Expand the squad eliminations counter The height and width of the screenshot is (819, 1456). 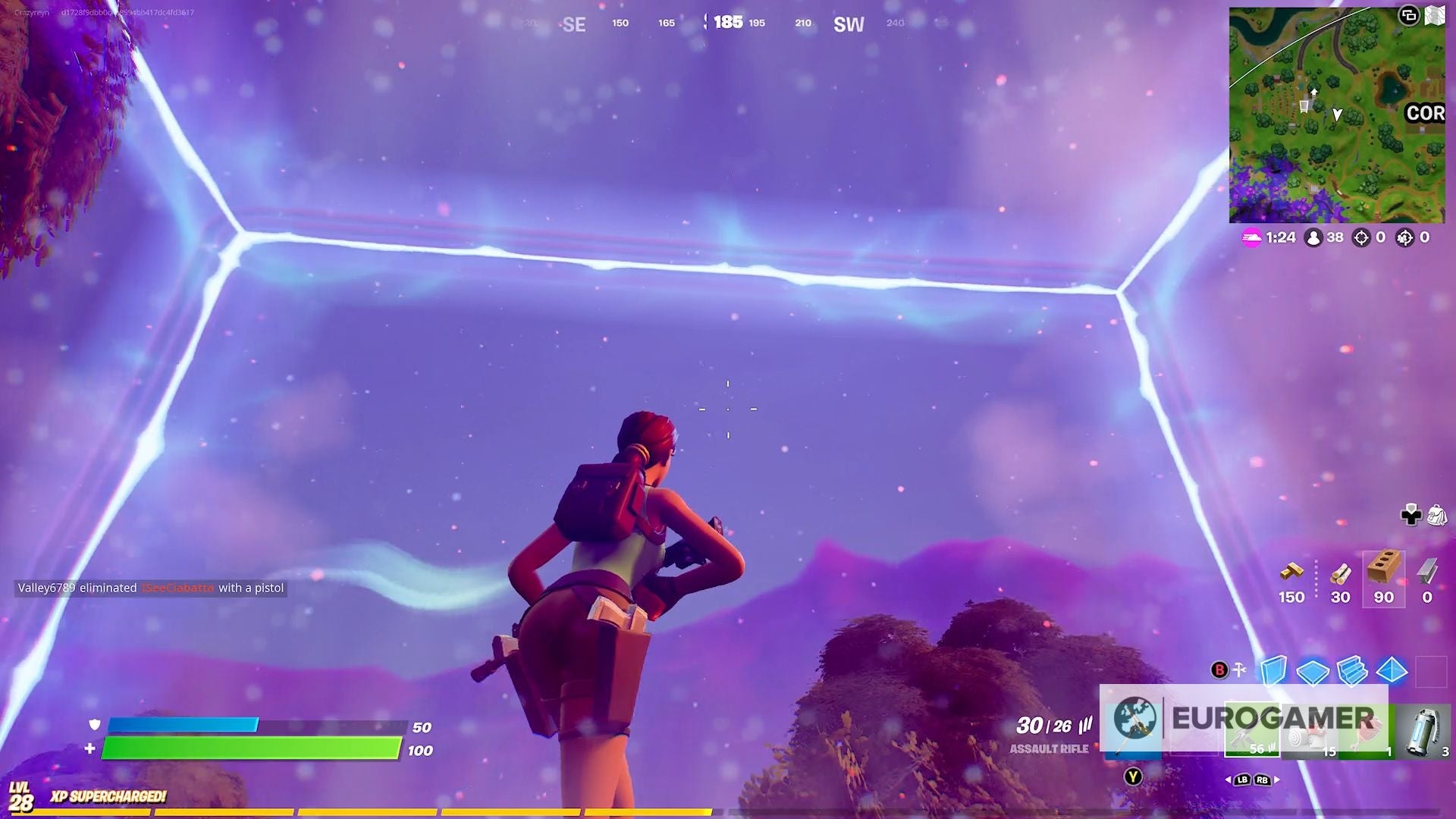point(1405,237)
